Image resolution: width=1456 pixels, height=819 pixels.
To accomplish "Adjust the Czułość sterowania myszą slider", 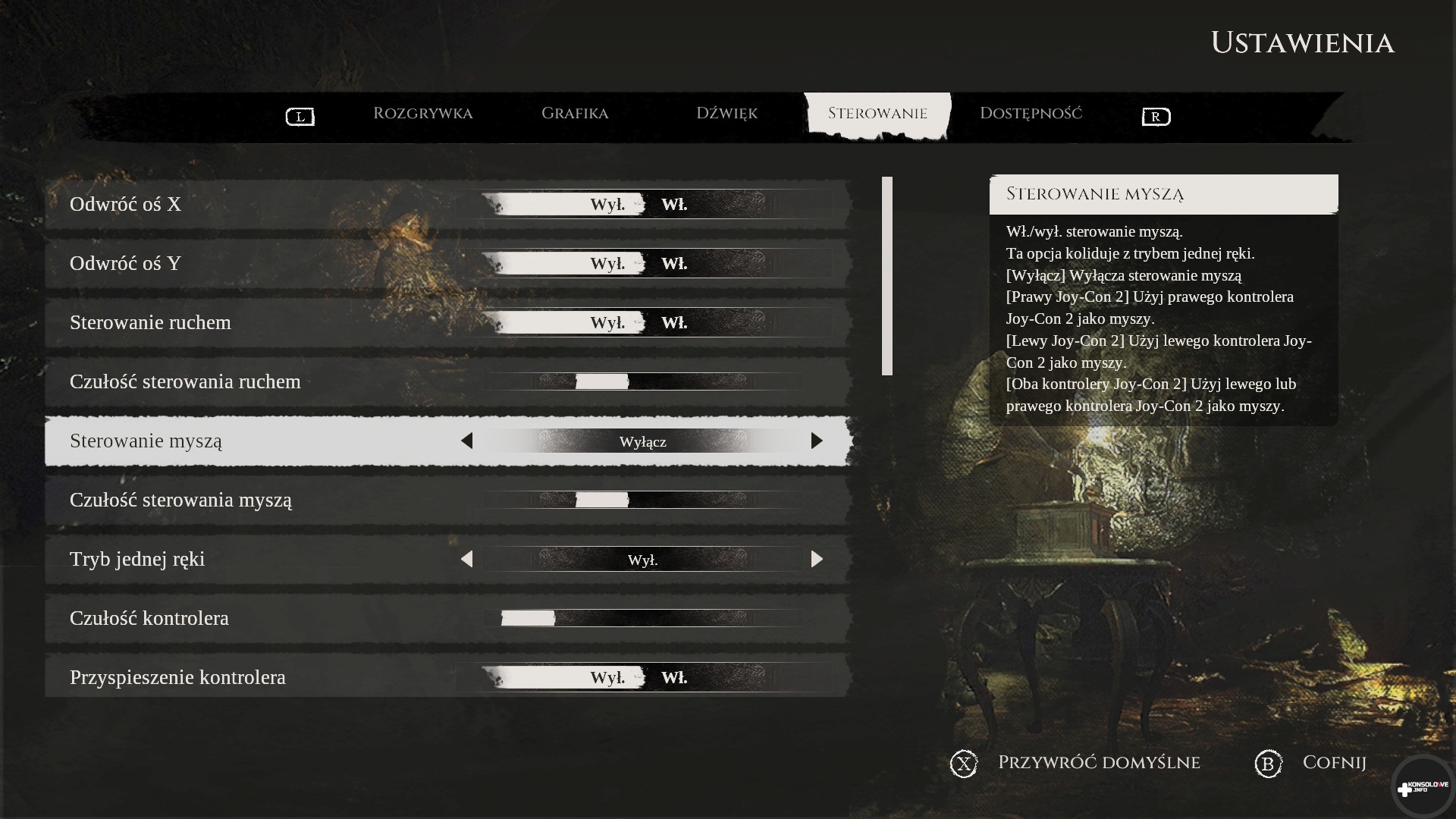I will point(602,500).
